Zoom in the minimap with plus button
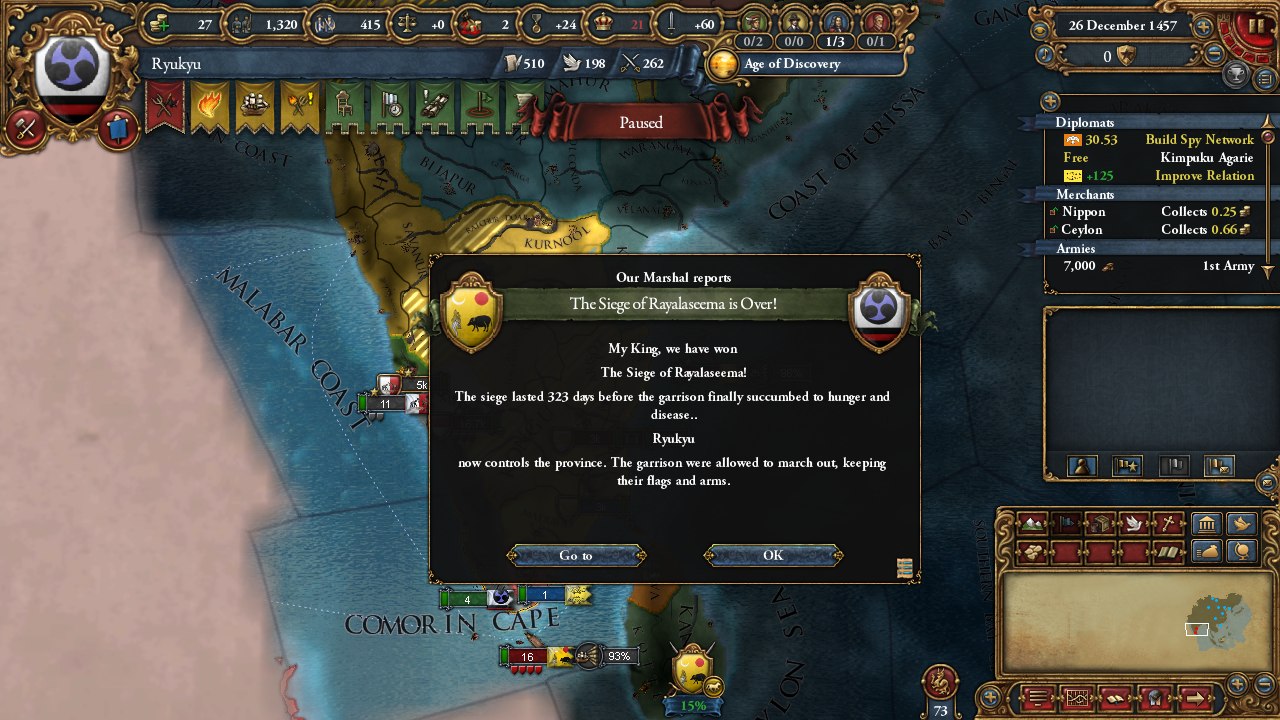The height and width of the screenshot is (720, 1280). (x=1238, y=684)
